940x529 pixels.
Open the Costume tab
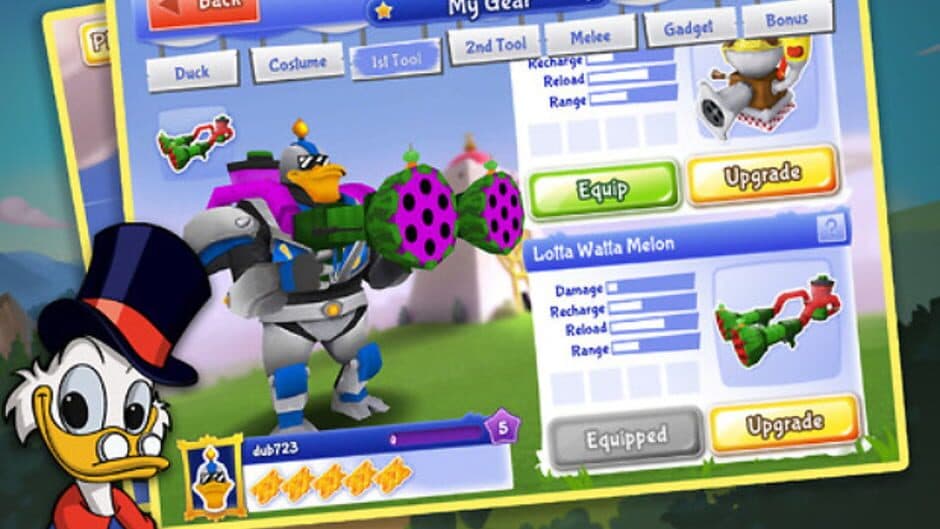[x=297, y=64]
